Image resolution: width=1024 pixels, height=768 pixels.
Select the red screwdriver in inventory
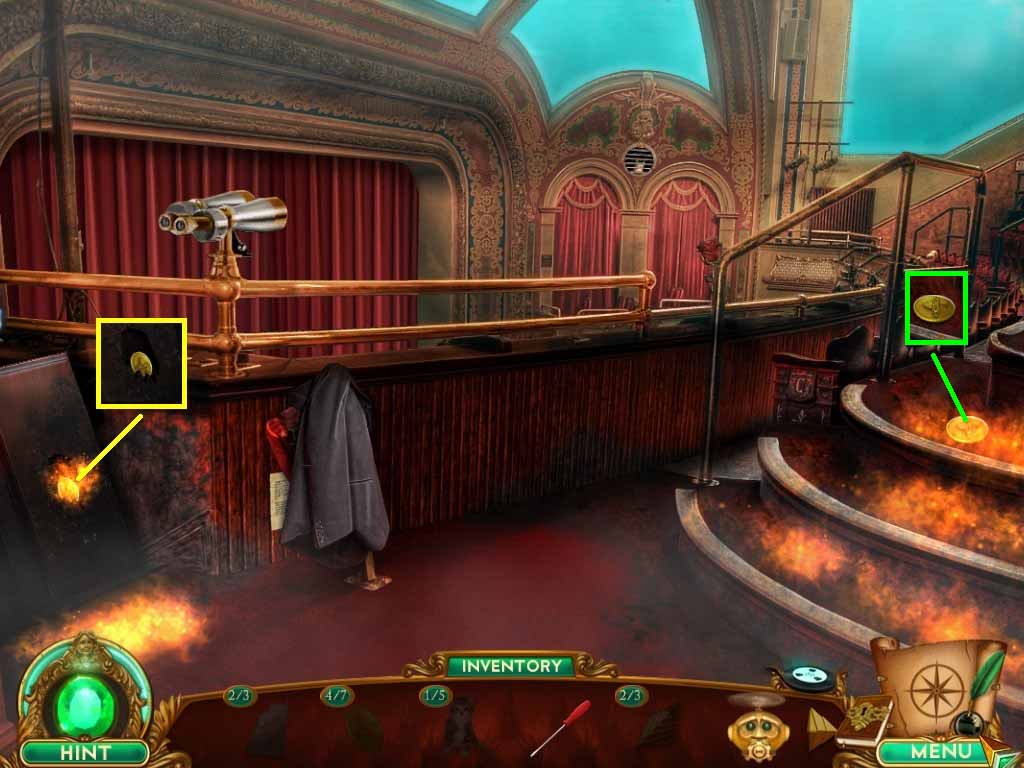pyautogui.click(x=560, y=727)
